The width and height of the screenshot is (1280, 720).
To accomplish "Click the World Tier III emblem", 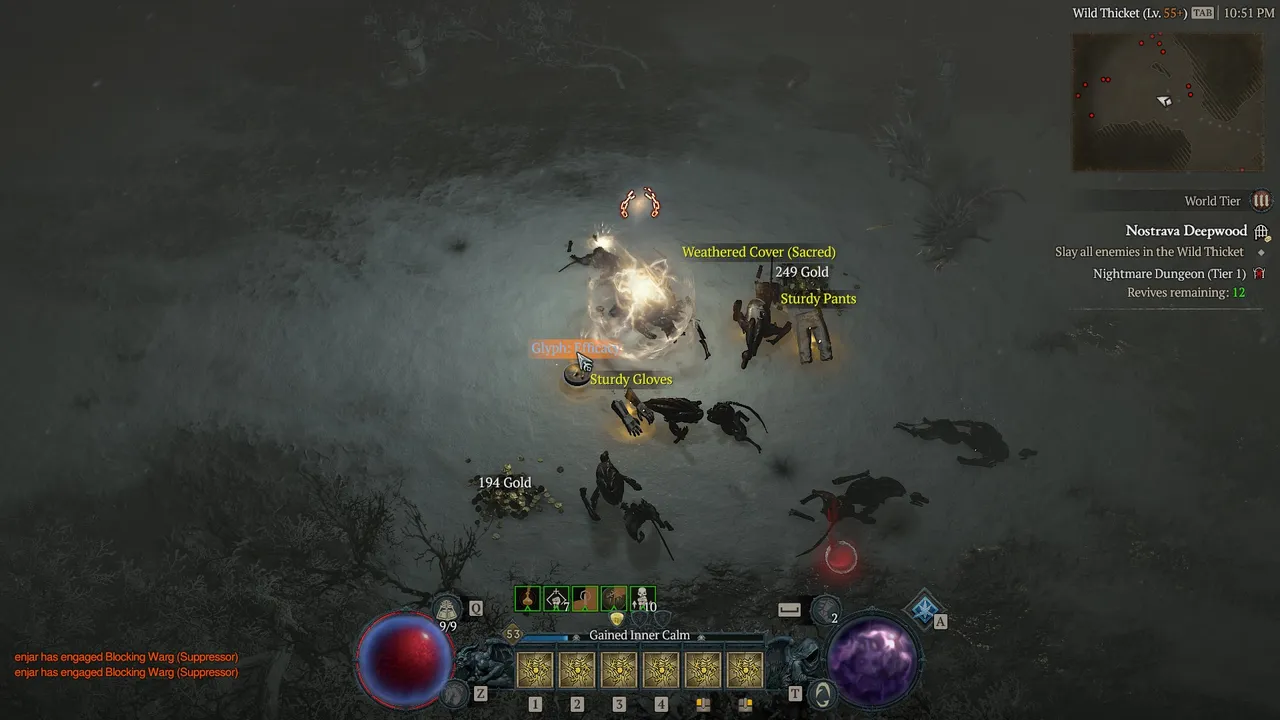I will click(x=1261, y=201).
